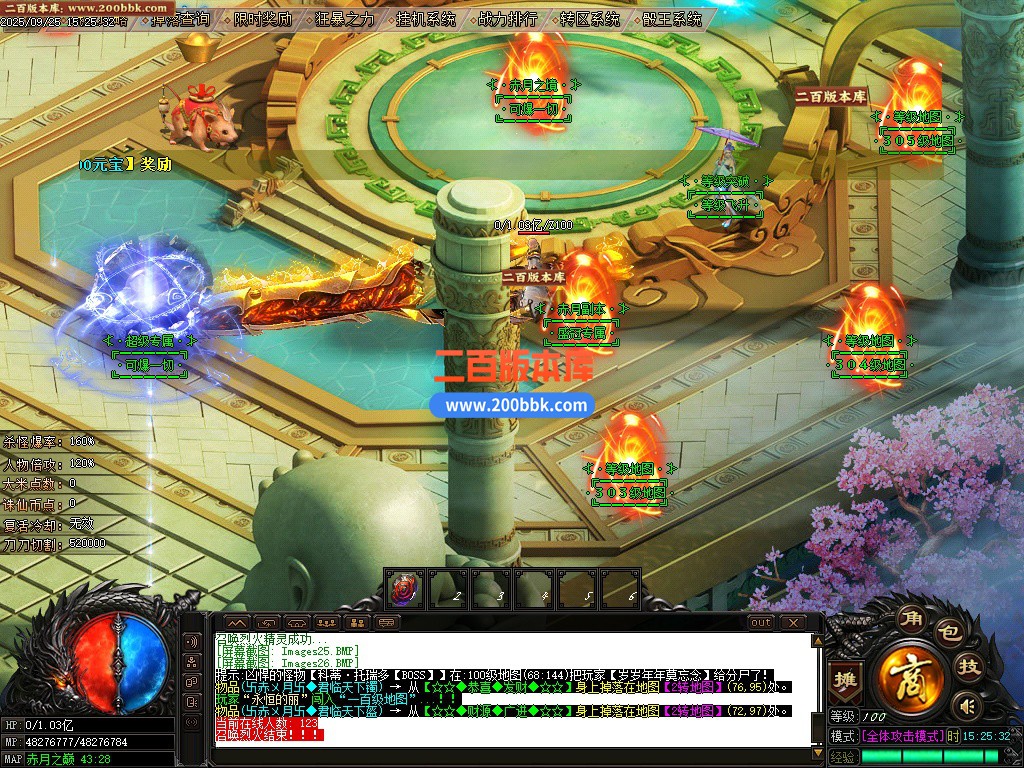Click the red 摊 stall button
Image resolution: width=1024 pixels, height=768 pixels.
(x=846, y=676)
